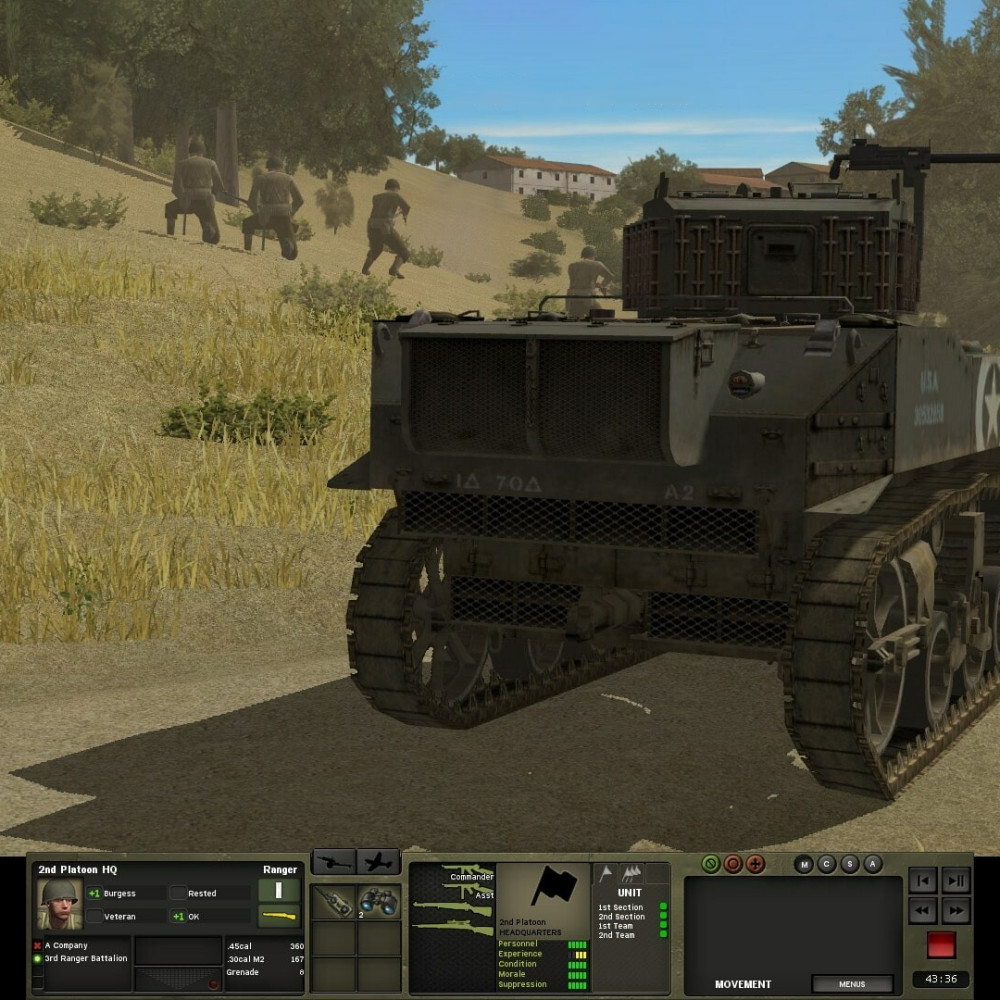Open the Administrative commands A button
Screen dimensions: 1000x1000
click(x=873, y=864)
